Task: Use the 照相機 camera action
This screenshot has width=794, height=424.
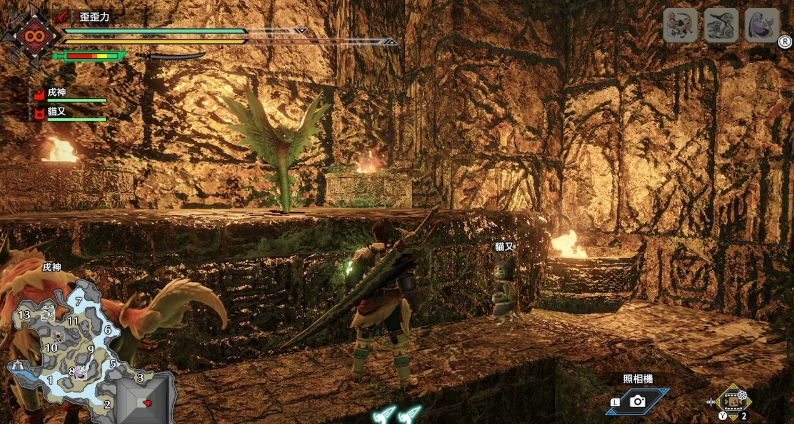Action: pyautogui.click(x=638, y=400)
